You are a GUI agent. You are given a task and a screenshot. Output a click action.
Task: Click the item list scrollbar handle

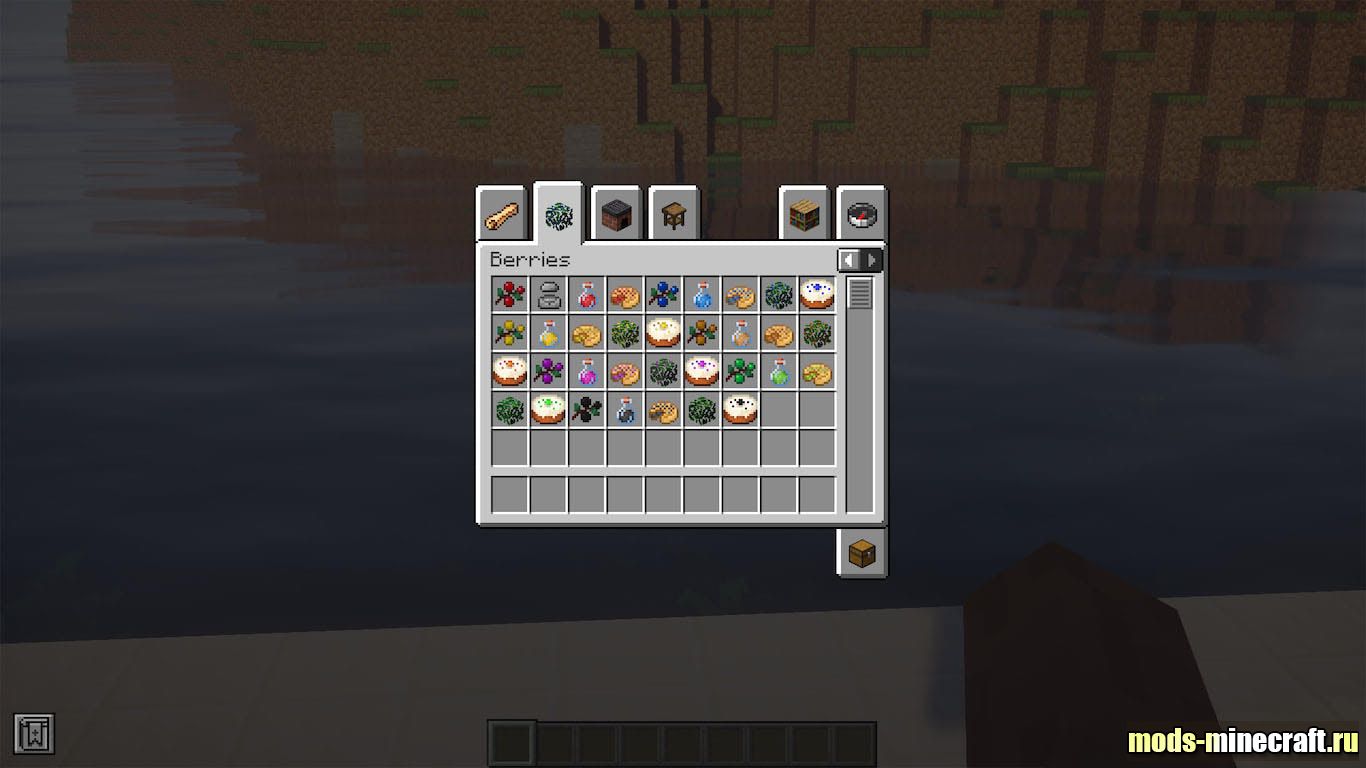[860, 294]
